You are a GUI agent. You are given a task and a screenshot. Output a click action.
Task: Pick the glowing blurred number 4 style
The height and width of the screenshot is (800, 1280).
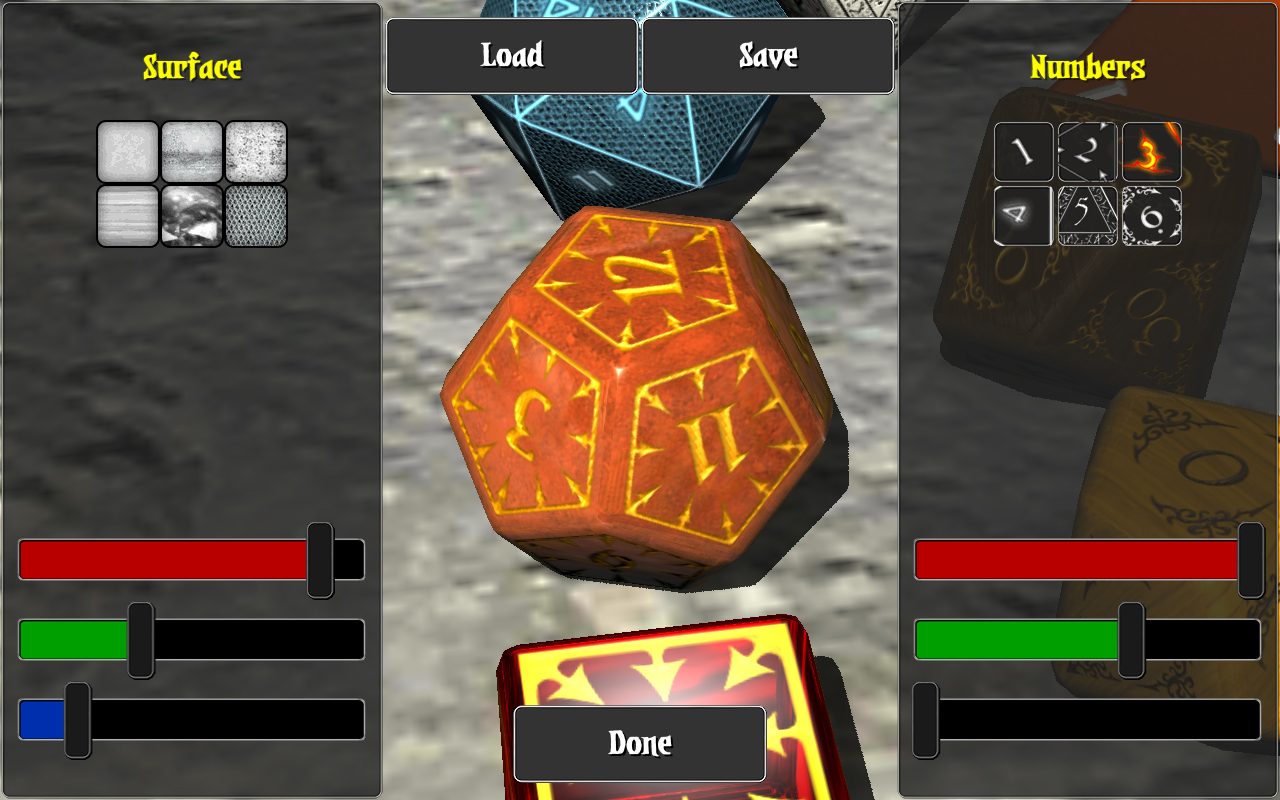1022,214
